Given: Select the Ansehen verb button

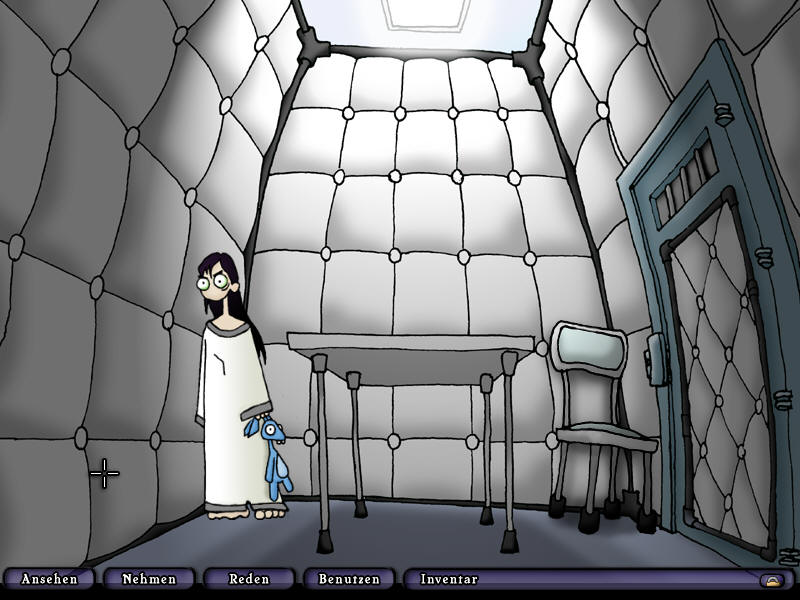Looking at the screenshot, I should 49,579.
